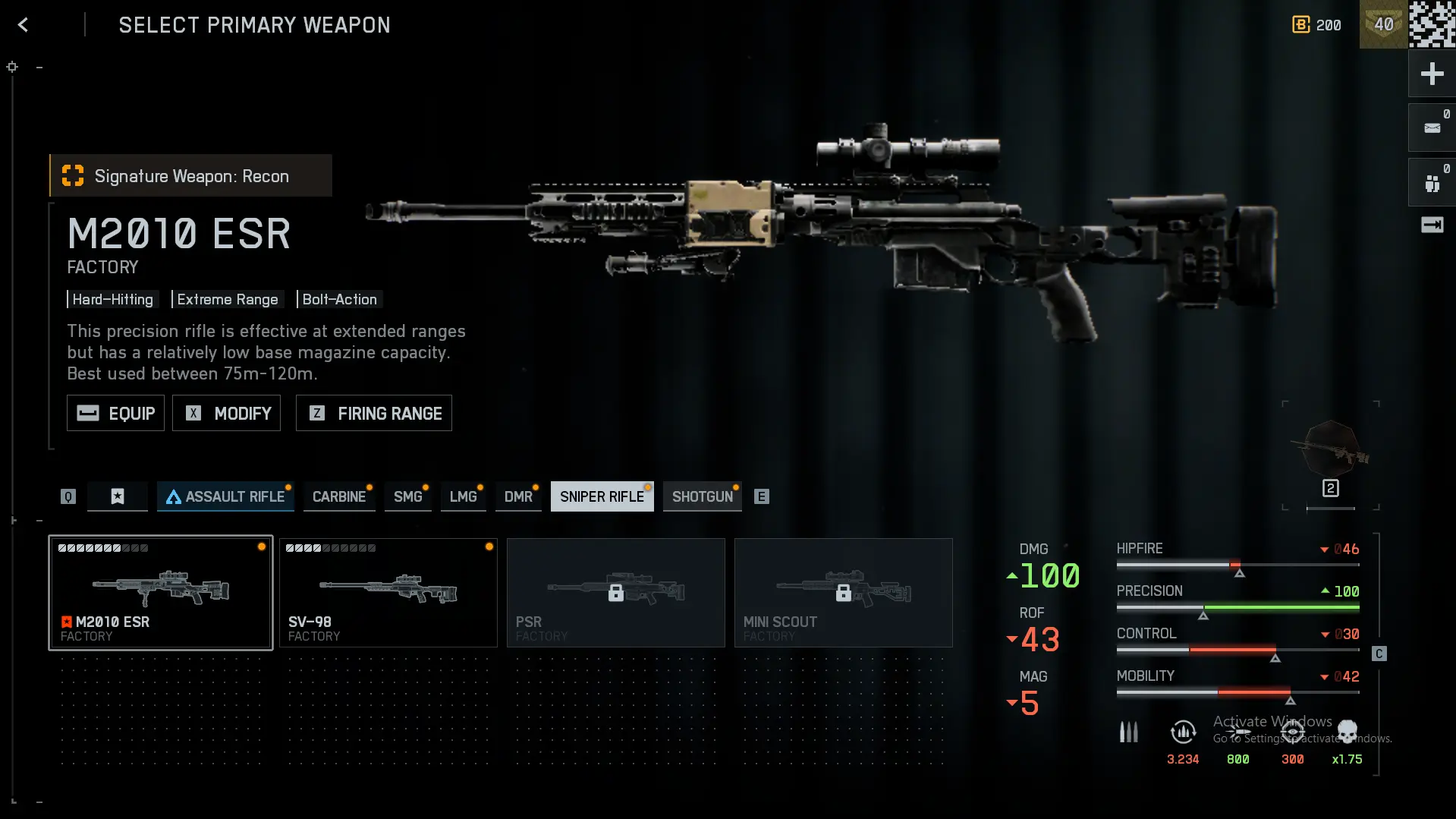The height and width of the screenshot is (819, 1456).
Task: Switch to the Carbine tab
Action: tap(338, 496)
